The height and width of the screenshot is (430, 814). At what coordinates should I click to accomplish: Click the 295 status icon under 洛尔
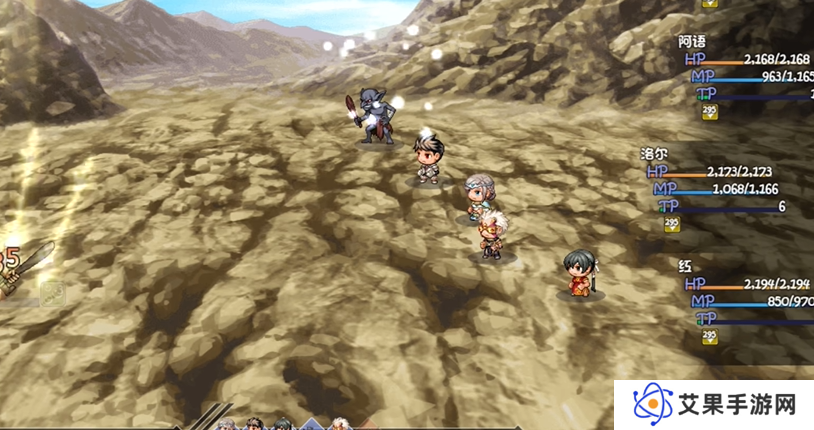[x=670, y=224]
